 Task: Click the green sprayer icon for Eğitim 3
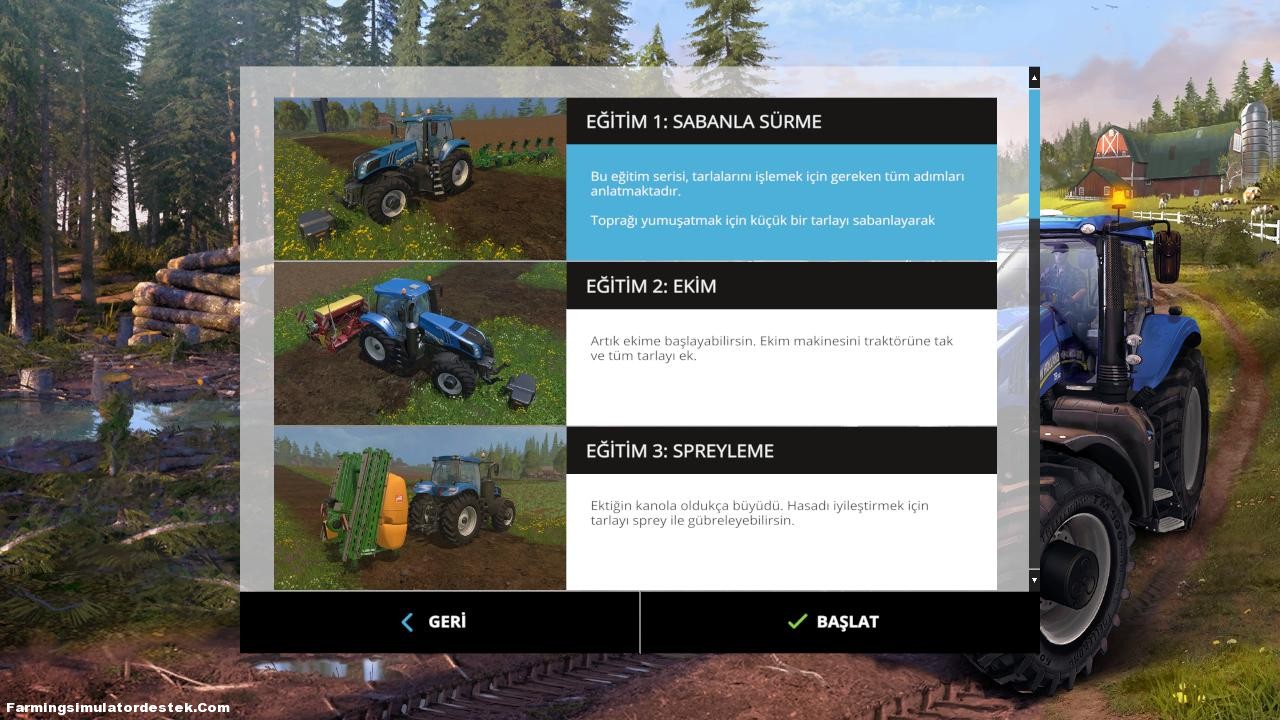tap(420, 507)
